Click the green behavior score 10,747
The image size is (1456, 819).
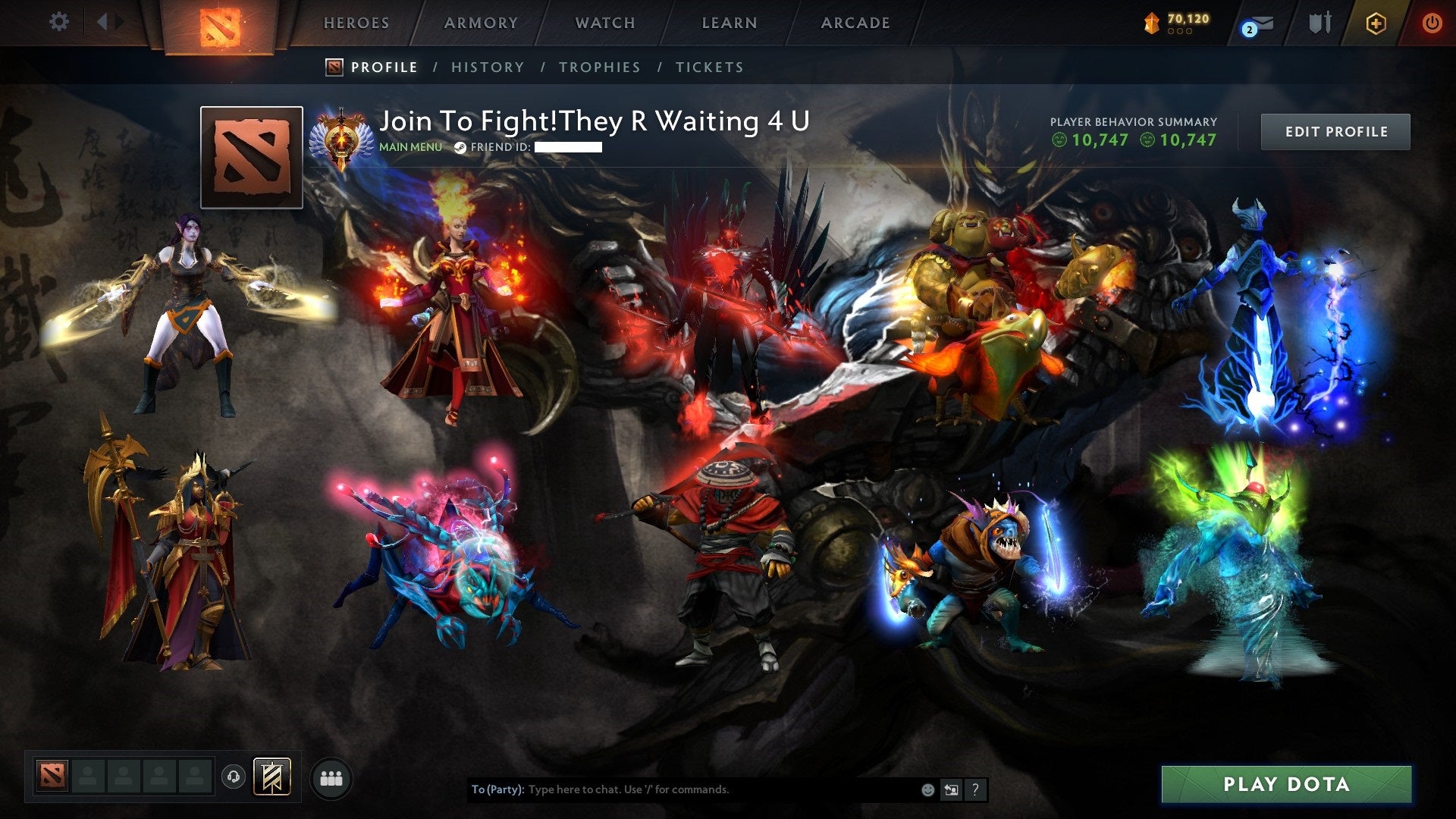click(x=1090, y=140)
